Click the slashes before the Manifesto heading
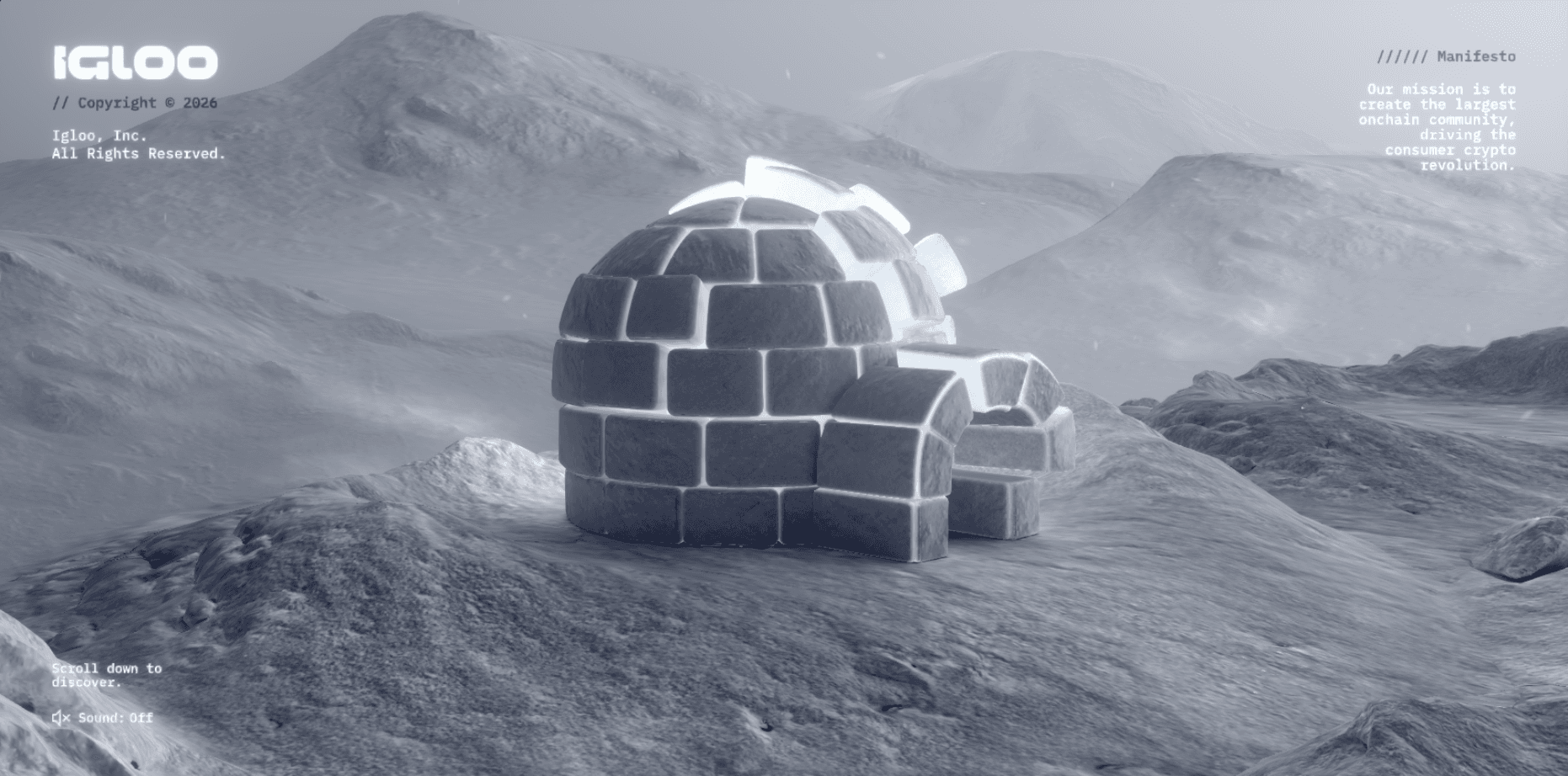 pos(1401,57)
